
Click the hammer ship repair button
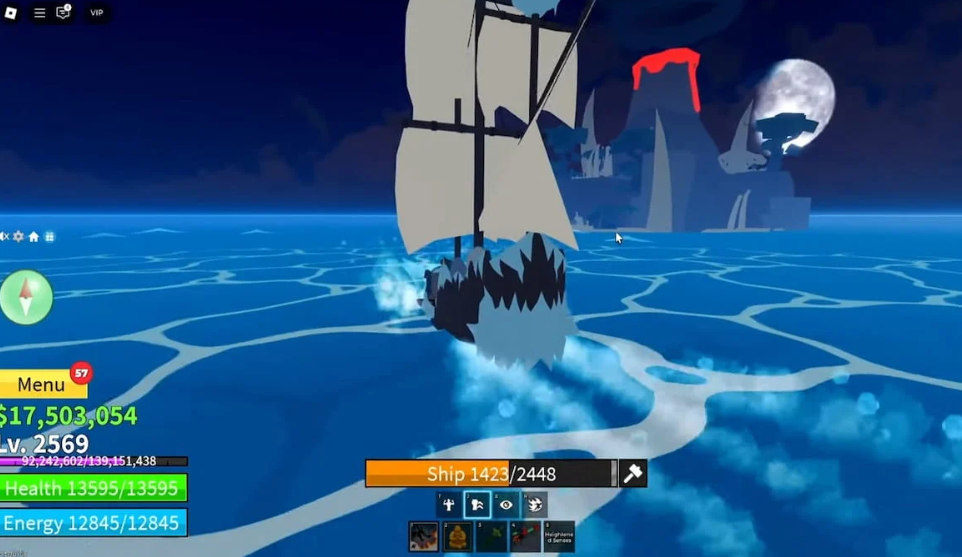(x=633, y=474)
